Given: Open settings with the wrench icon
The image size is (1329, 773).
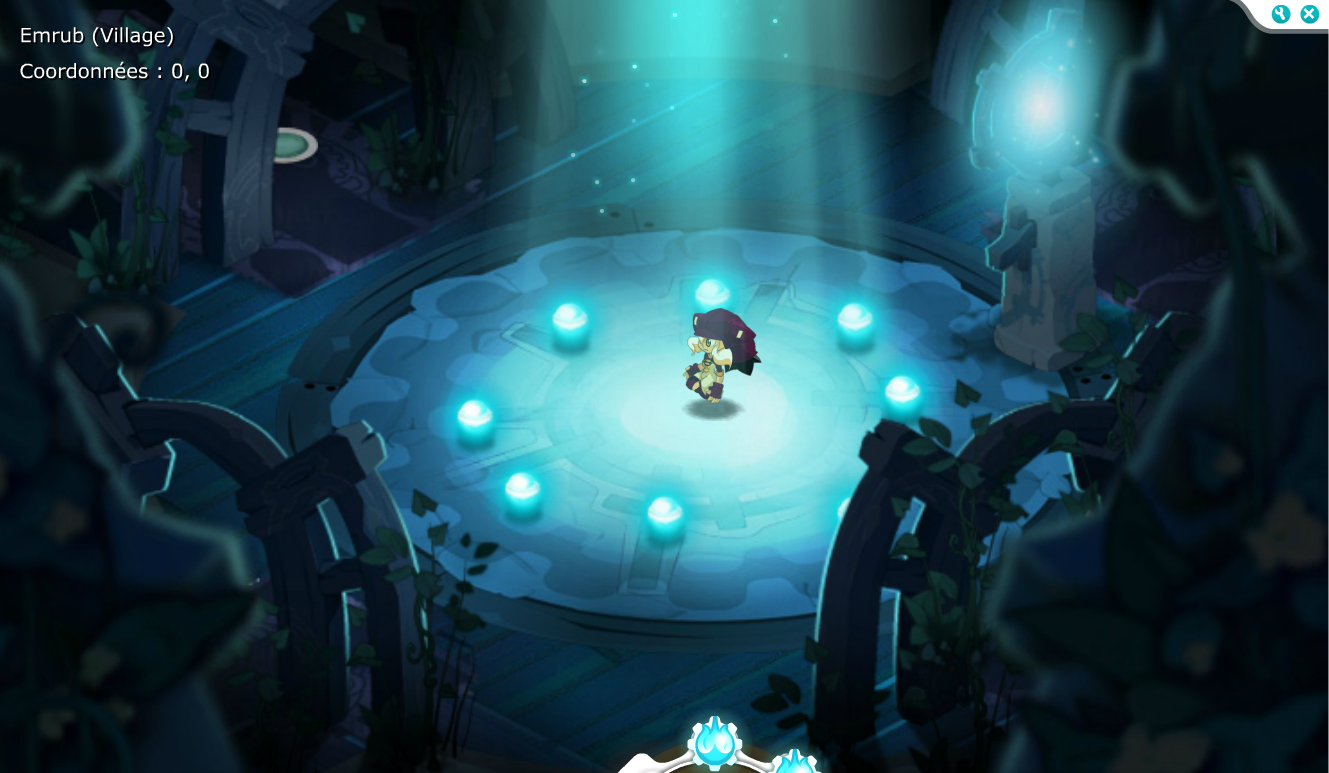Looking at the screenshot, I should click(1281, 14).
